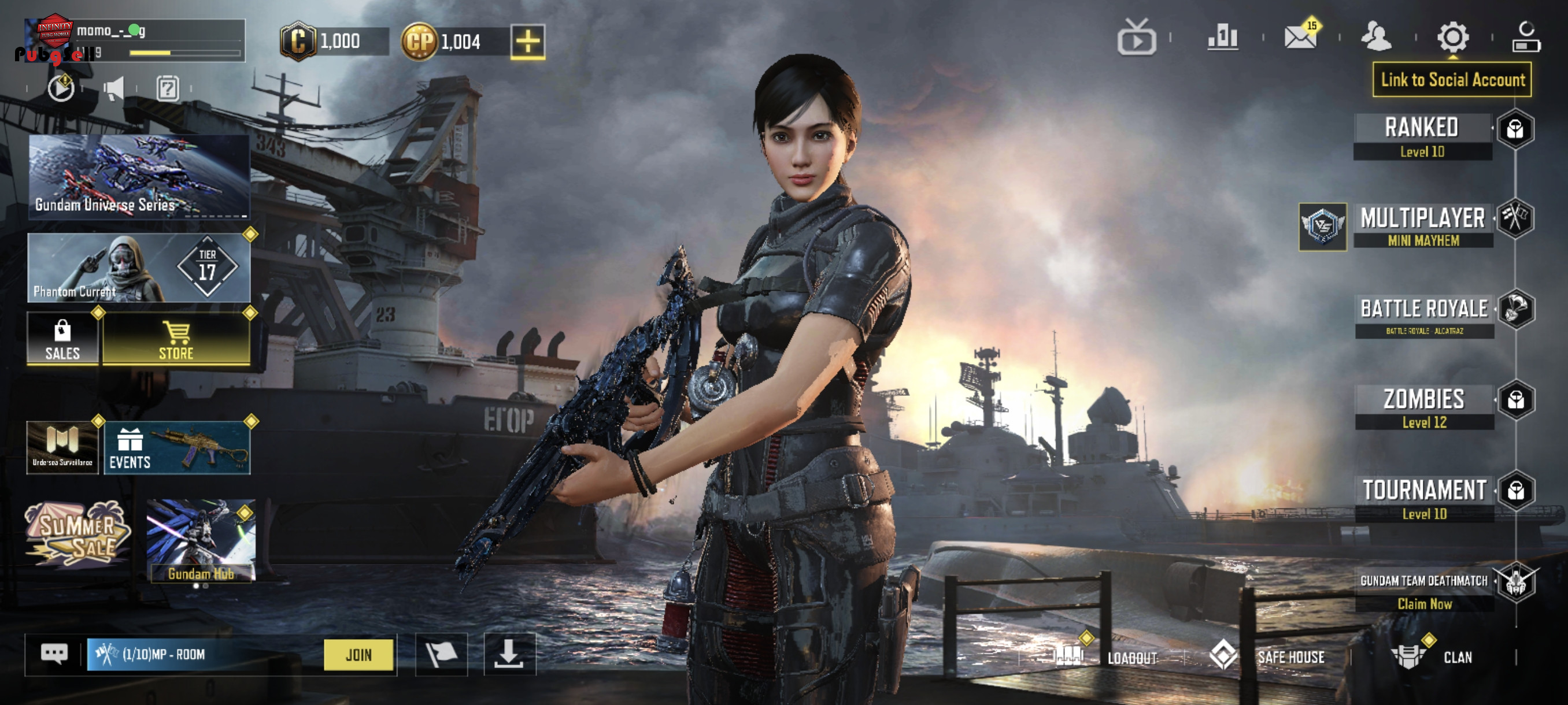Open the Loadout screen
This screenshot has height=705, width=1568.
coord(1107,657)
